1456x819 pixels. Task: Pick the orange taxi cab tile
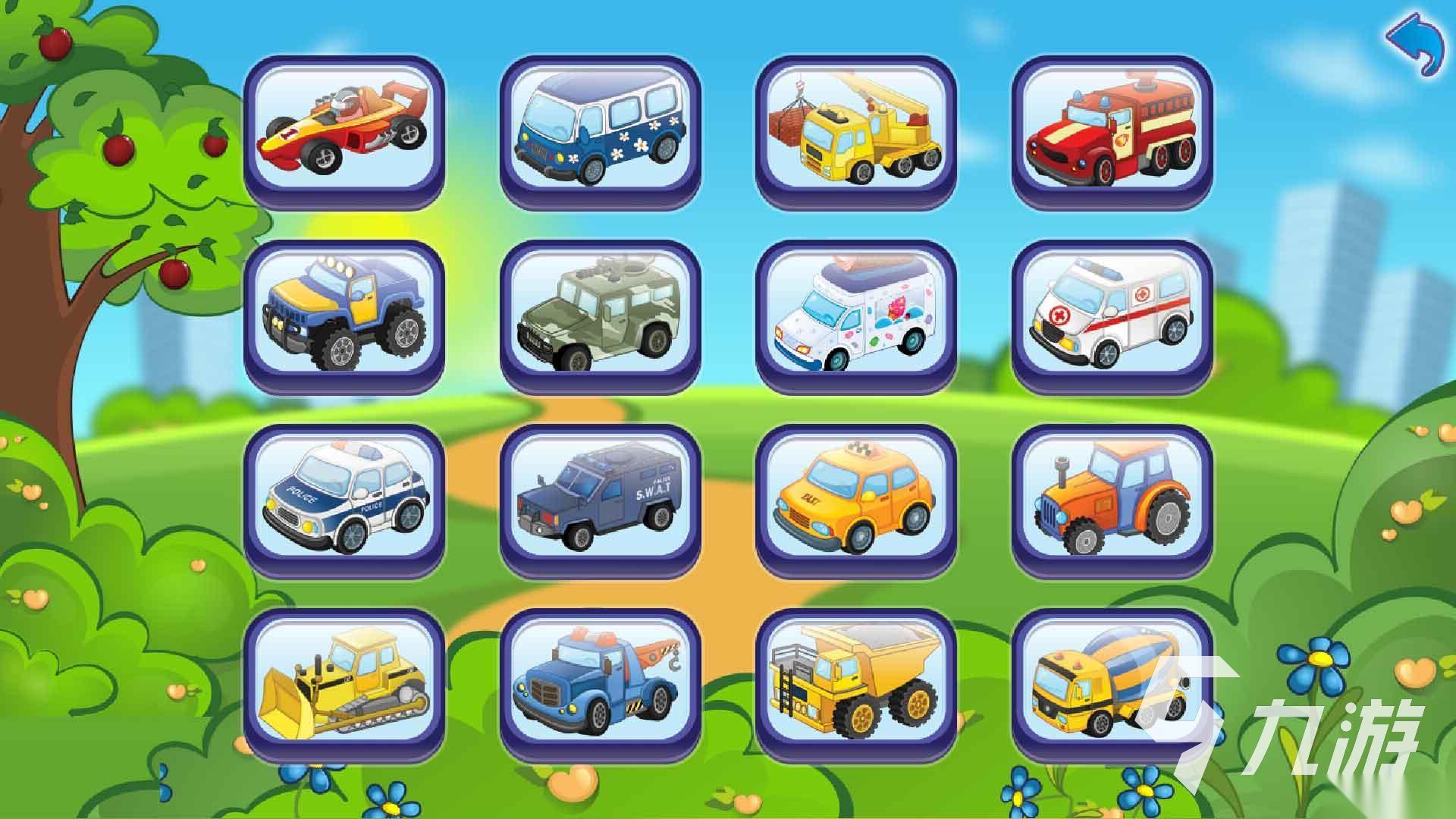point(855,497)
